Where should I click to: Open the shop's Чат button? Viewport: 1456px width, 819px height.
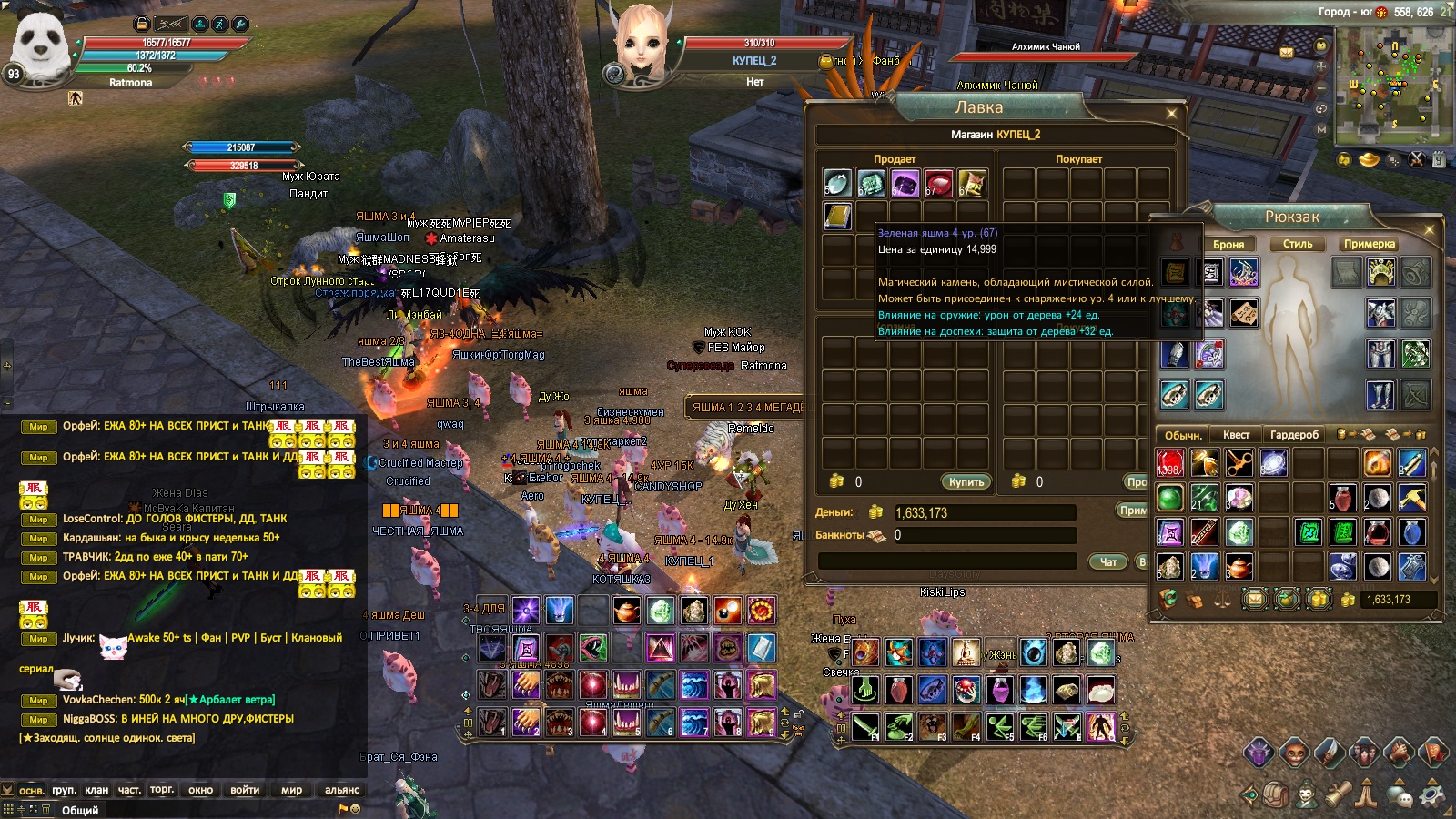click(x=1108, y=561)
